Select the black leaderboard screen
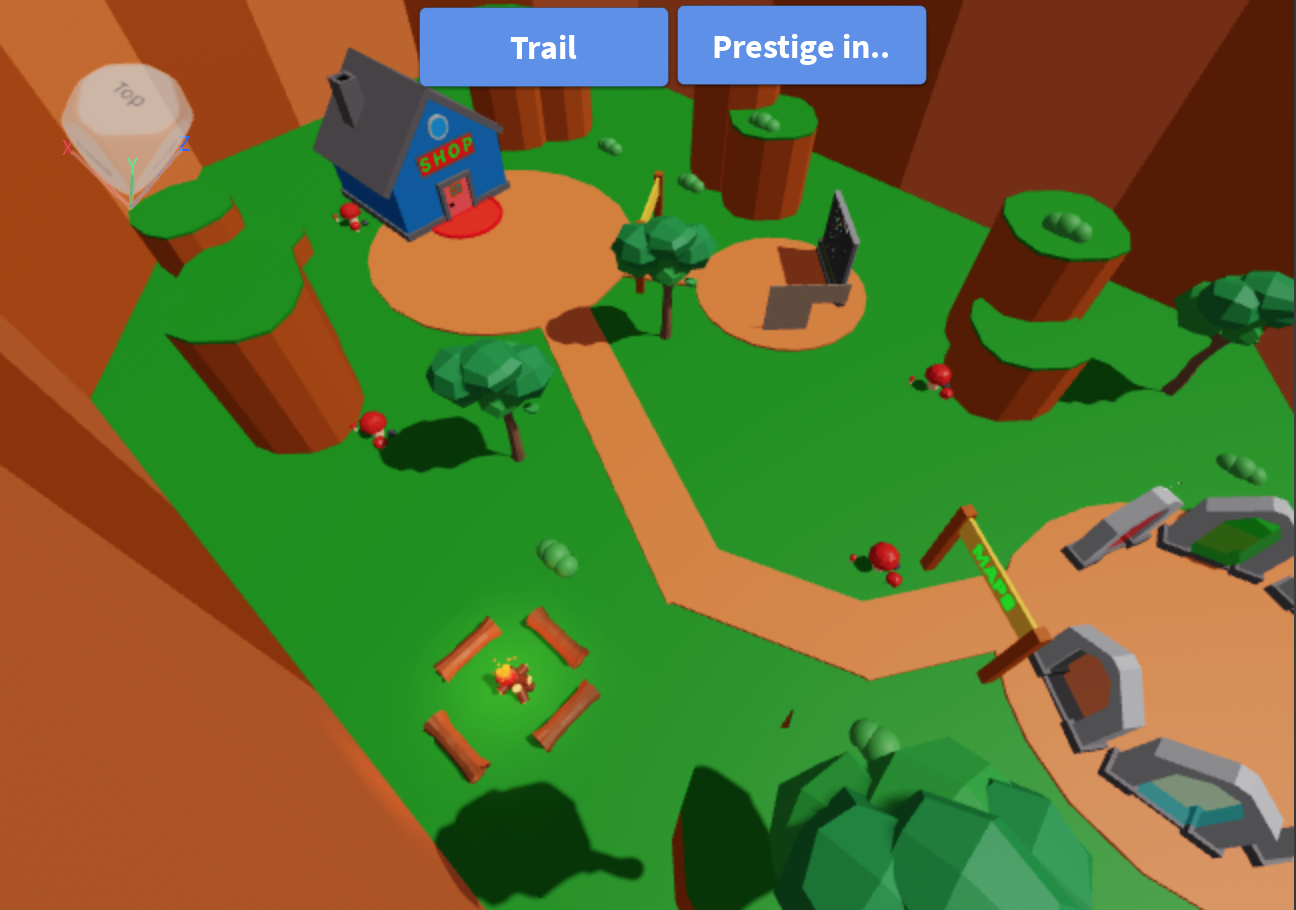Image resolution: width=1296 pixels, height=910 pixels. pos(838,238)
